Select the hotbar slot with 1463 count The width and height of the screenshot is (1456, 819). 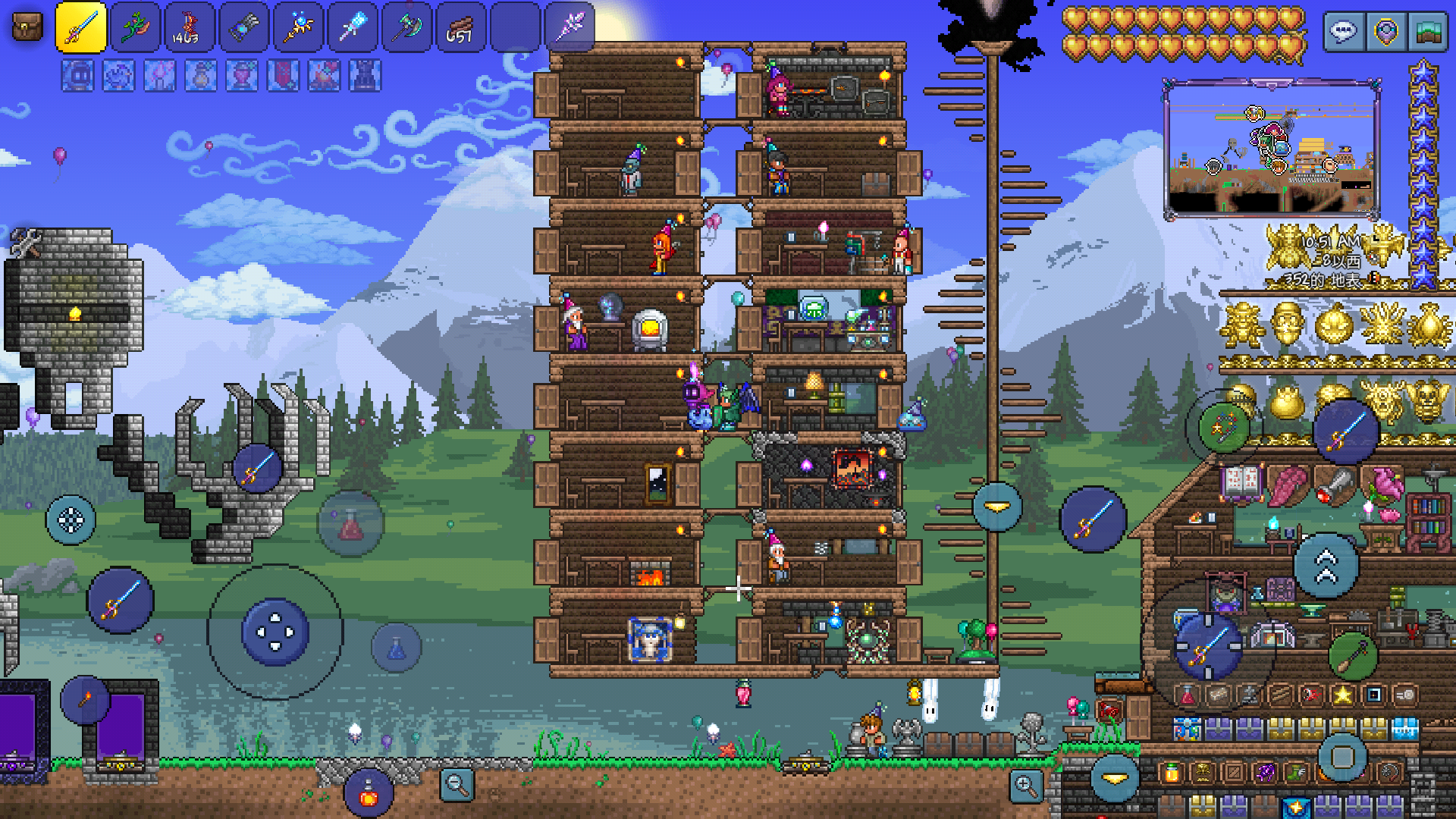pos(189,28)
